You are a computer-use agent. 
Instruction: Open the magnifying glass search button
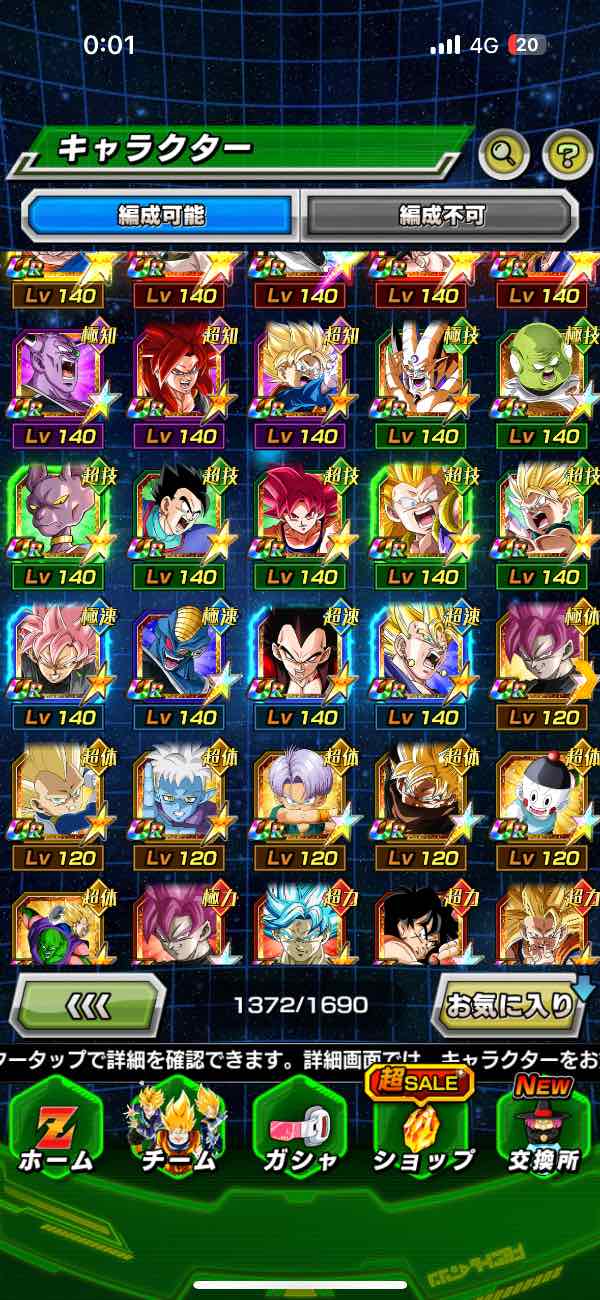pos(505,153)
